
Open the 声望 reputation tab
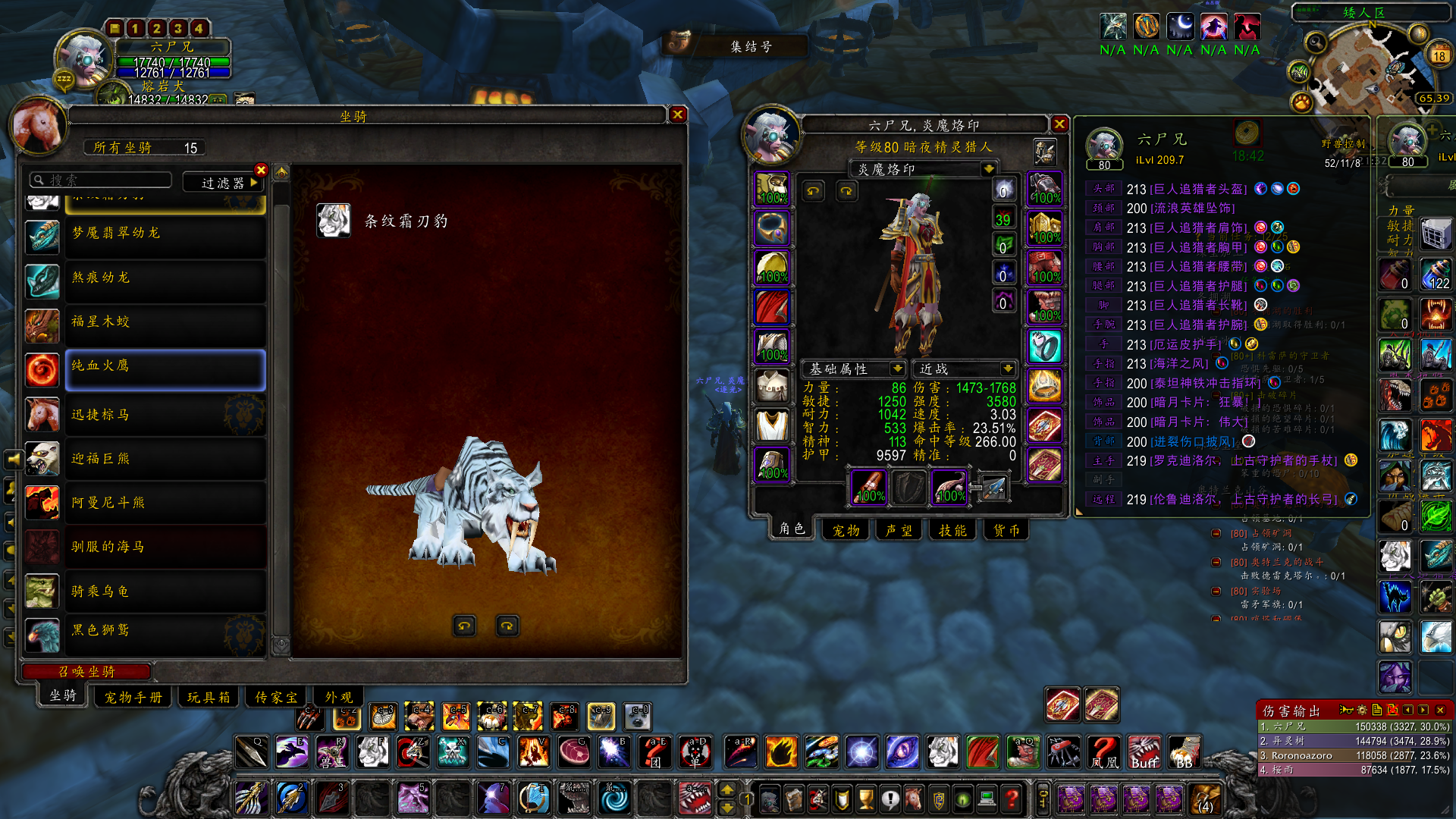(x=899, y=530)
